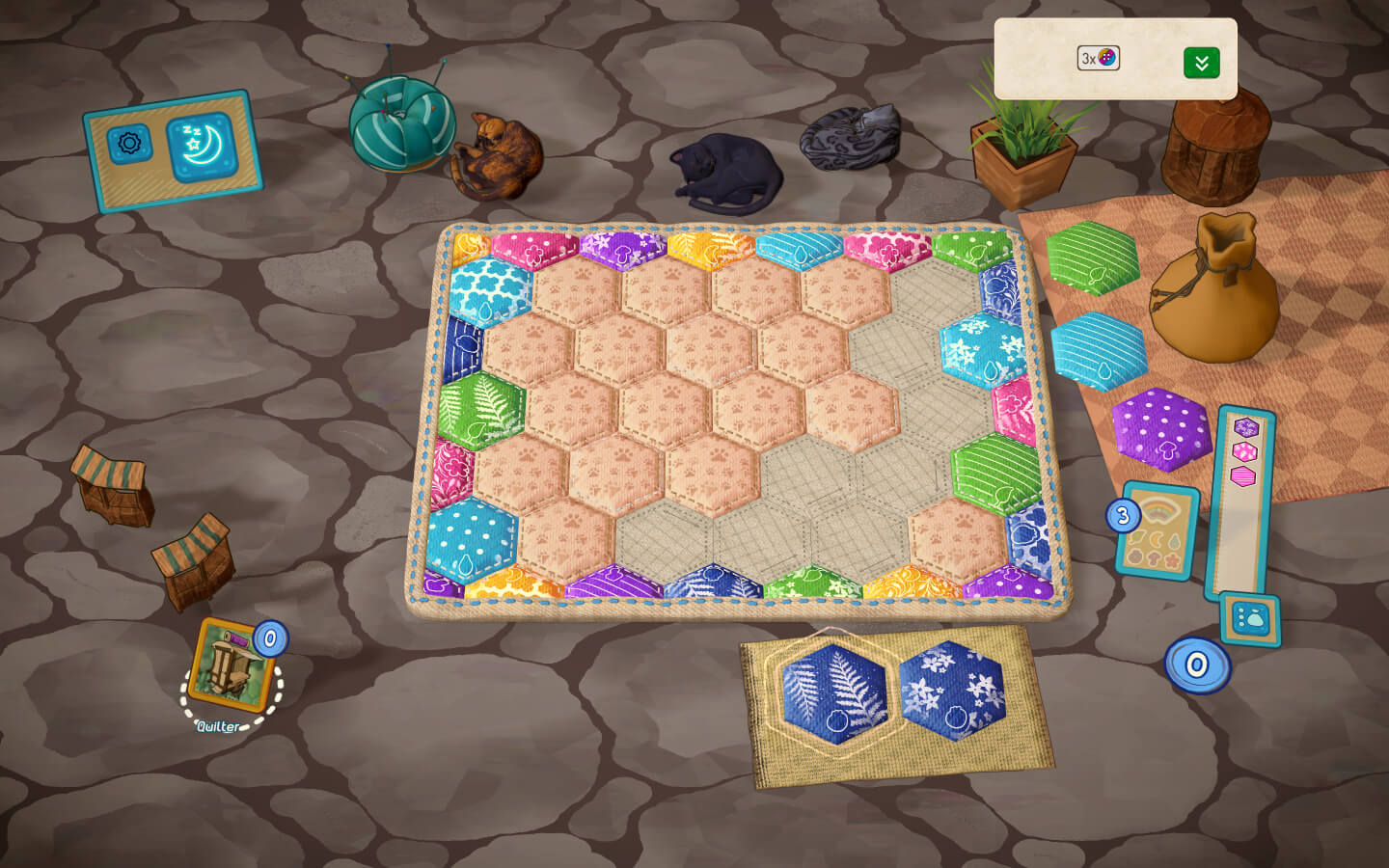Inspect the upcoming tiles queue strip
The width and height of the screenshot is (1389, 868).
[1243, 502]
